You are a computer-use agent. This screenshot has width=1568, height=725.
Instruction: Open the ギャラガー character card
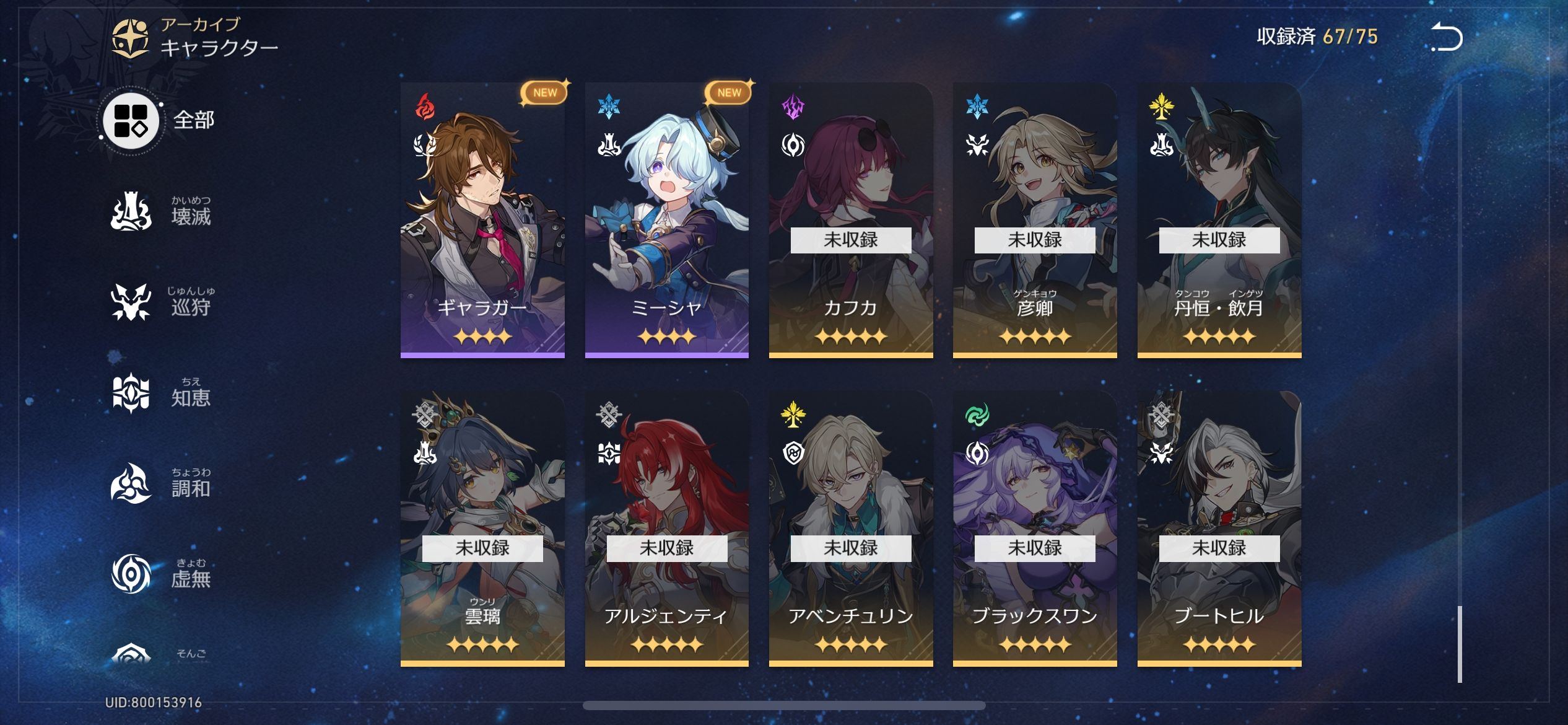coord(482,220)
